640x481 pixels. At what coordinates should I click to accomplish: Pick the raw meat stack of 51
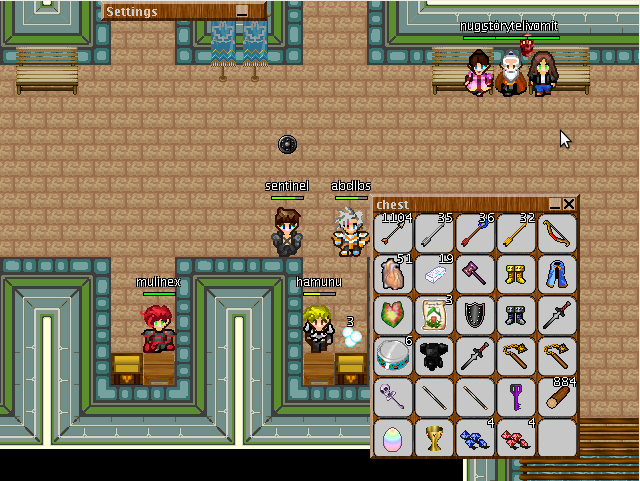[393, 274]
